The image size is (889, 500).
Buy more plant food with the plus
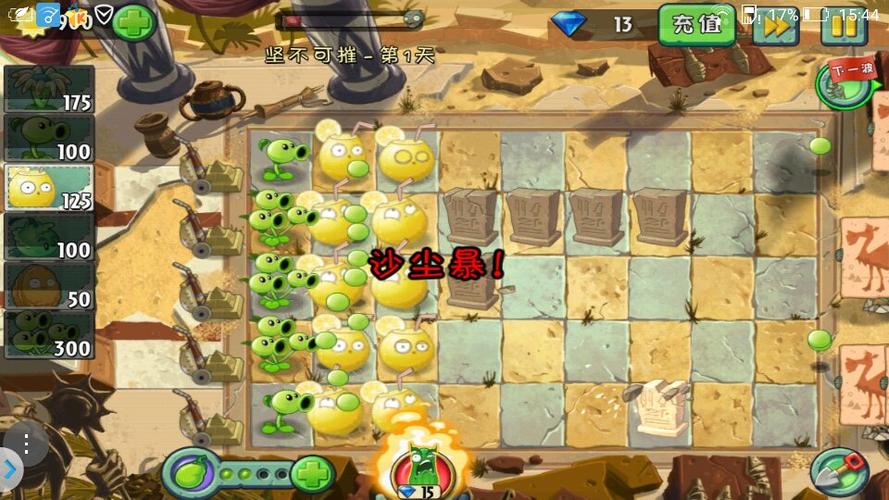click(312, 472)
